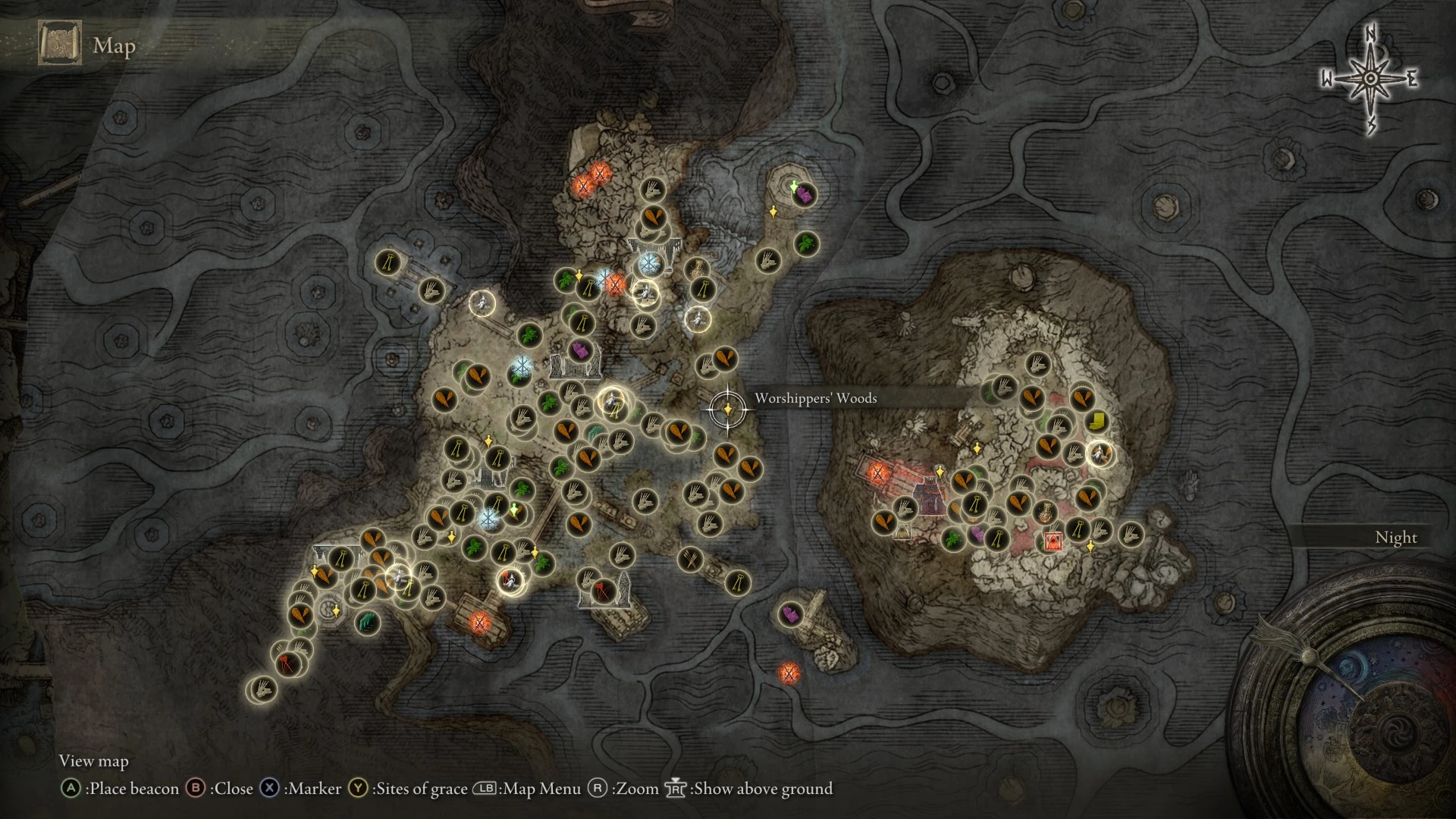Click the red hooded-figure invasion marker
This screenshot has width=1456, height=819.
[1053, 541]
